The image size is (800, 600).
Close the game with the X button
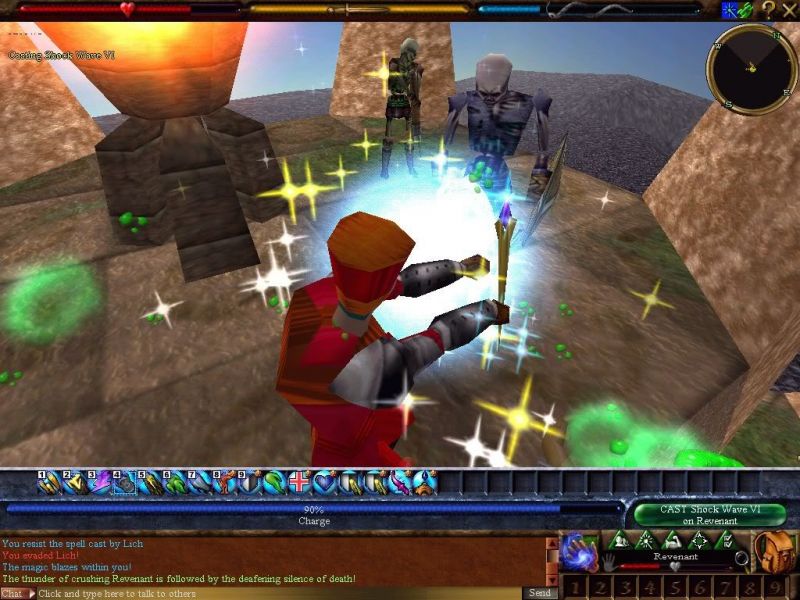coord(788,10)
